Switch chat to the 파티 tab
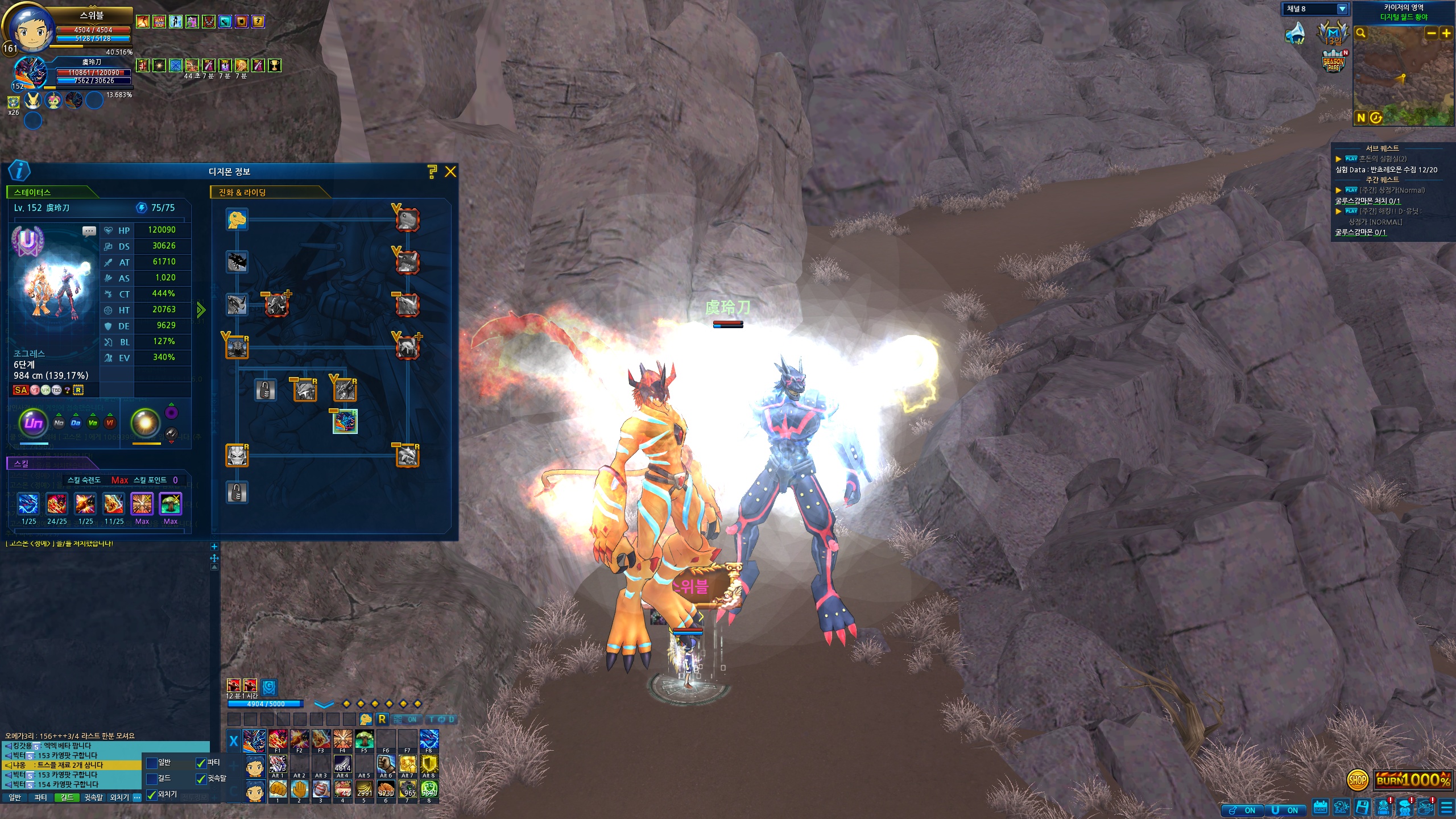Image resolution: width=1456 pixels, height=819 pixels. 40,798
